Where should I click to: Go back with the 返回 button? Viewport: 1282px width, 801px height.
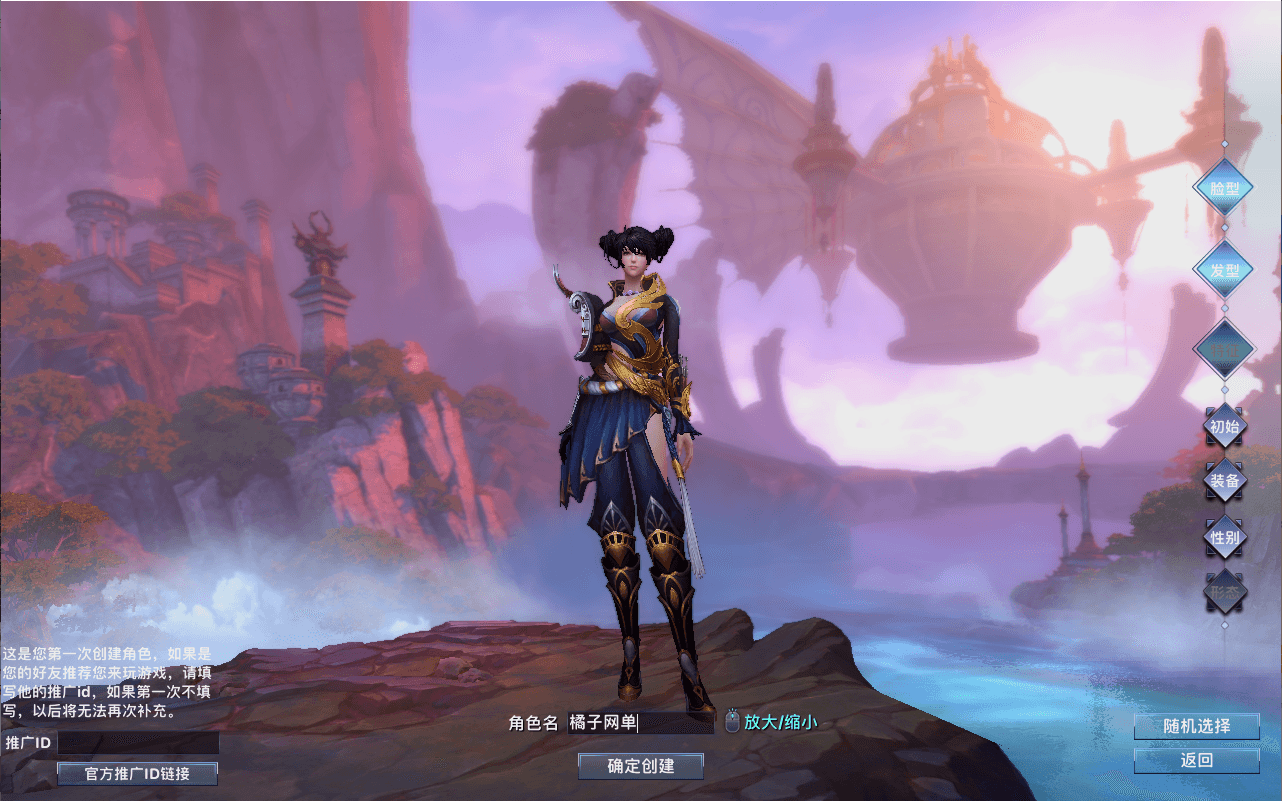(x=1196, y=761)
